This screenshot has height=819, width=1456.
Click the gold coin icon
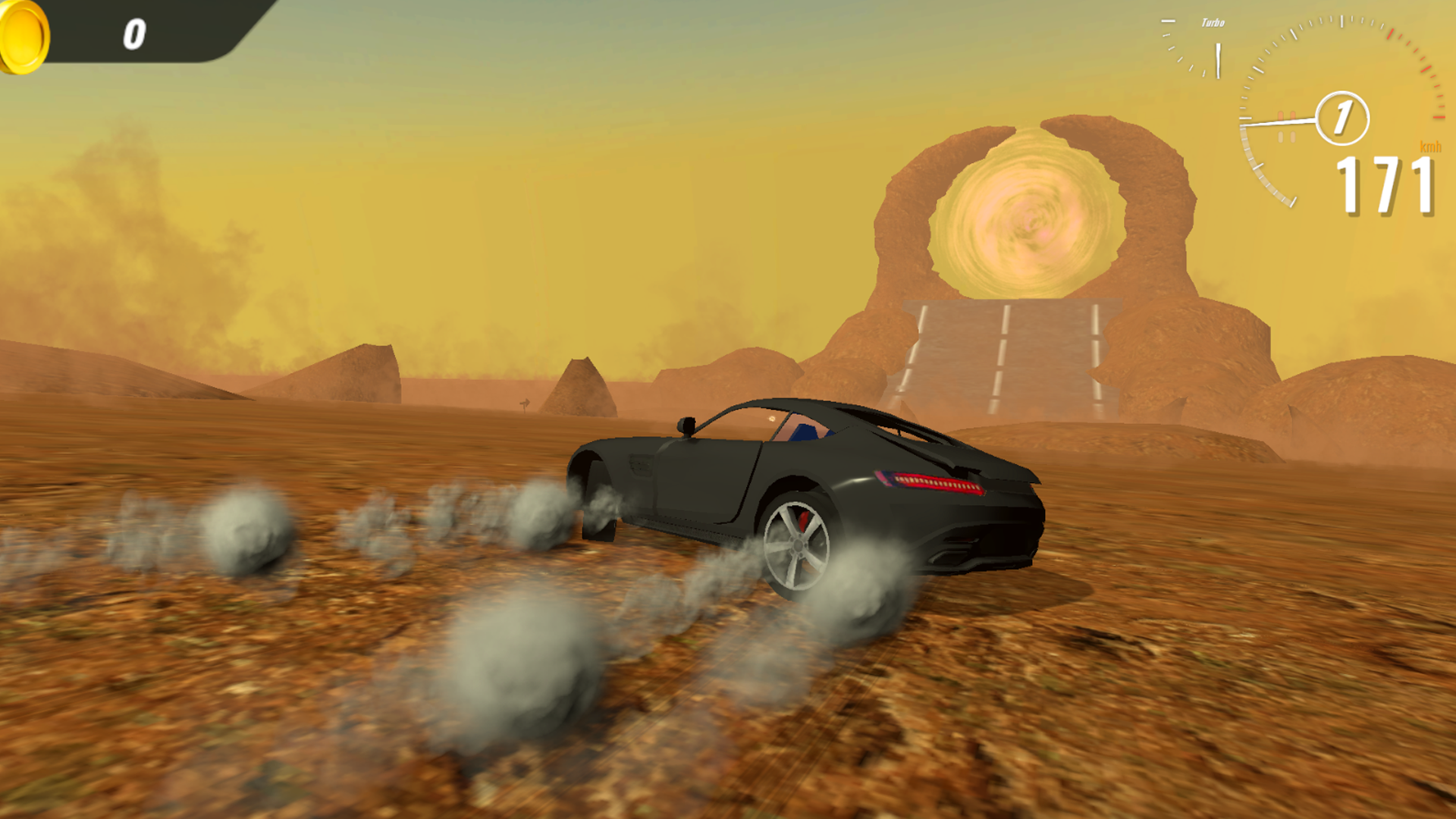tap(23, 37)
